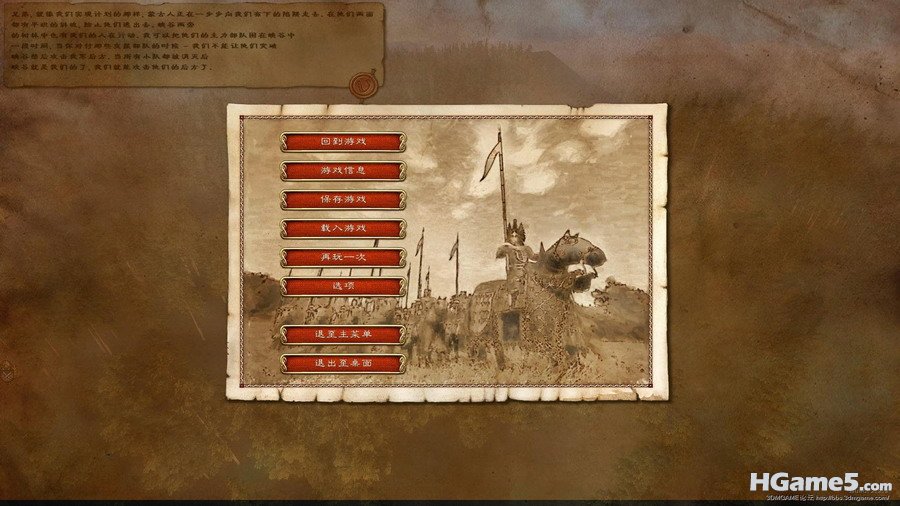
Task: Select 载入游戏 to load a game
Action: tap(343, 229)
